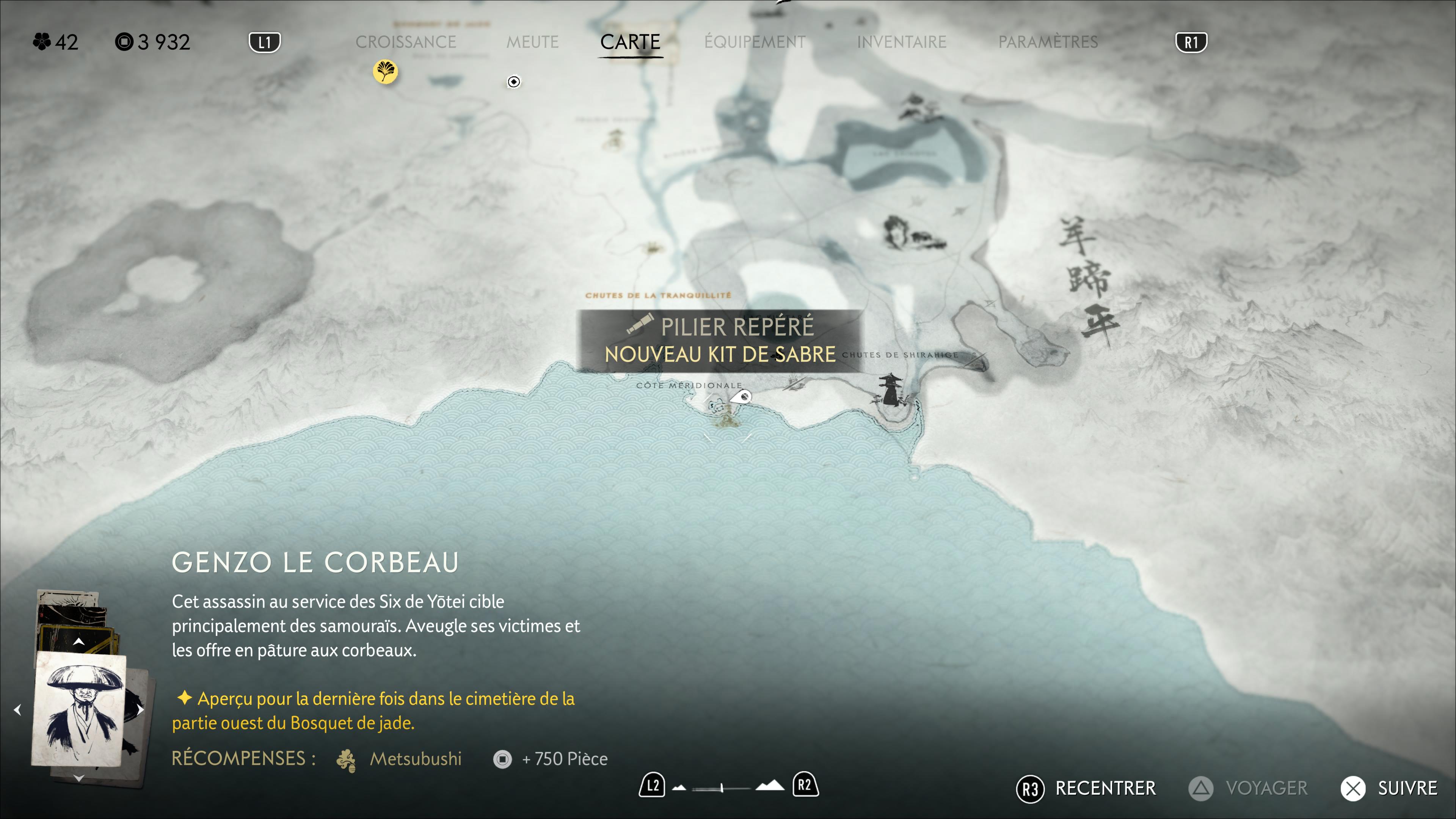Select the yellow ginkgo leaf map marker
The height and width of the screenshot is (819, 1456).
click(386, 72)
